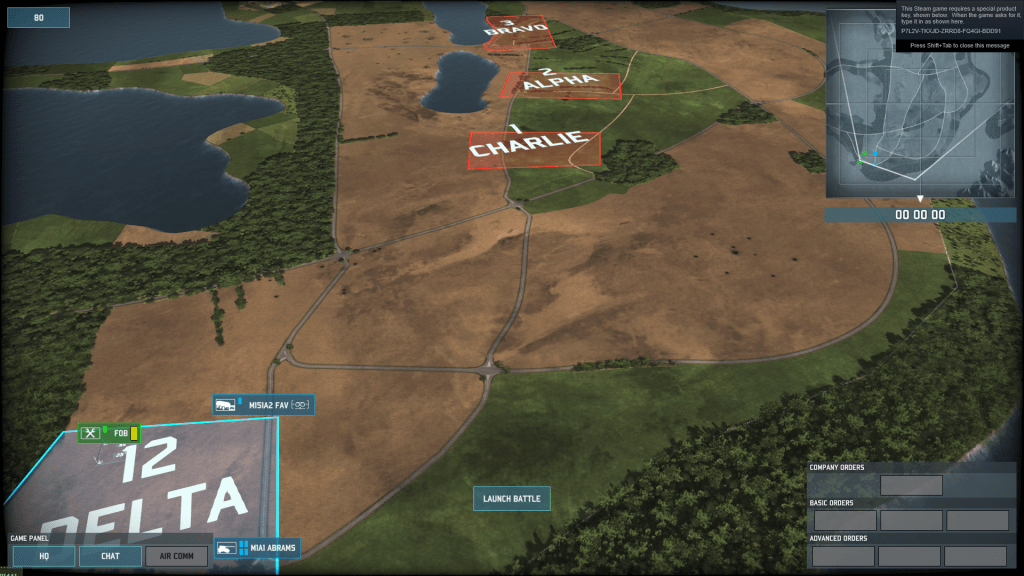Open Air Comm panel

tap(176, 556)
